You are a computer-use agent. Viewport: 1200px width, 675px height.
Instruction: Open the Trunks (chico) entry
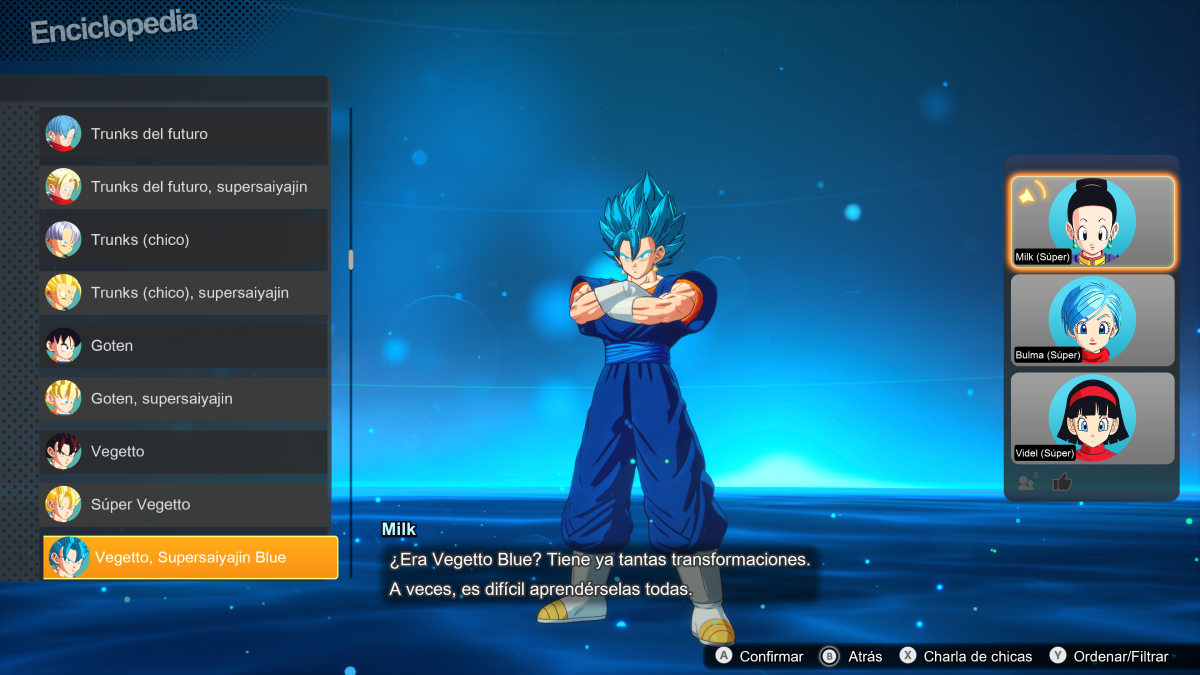[184, 240]
